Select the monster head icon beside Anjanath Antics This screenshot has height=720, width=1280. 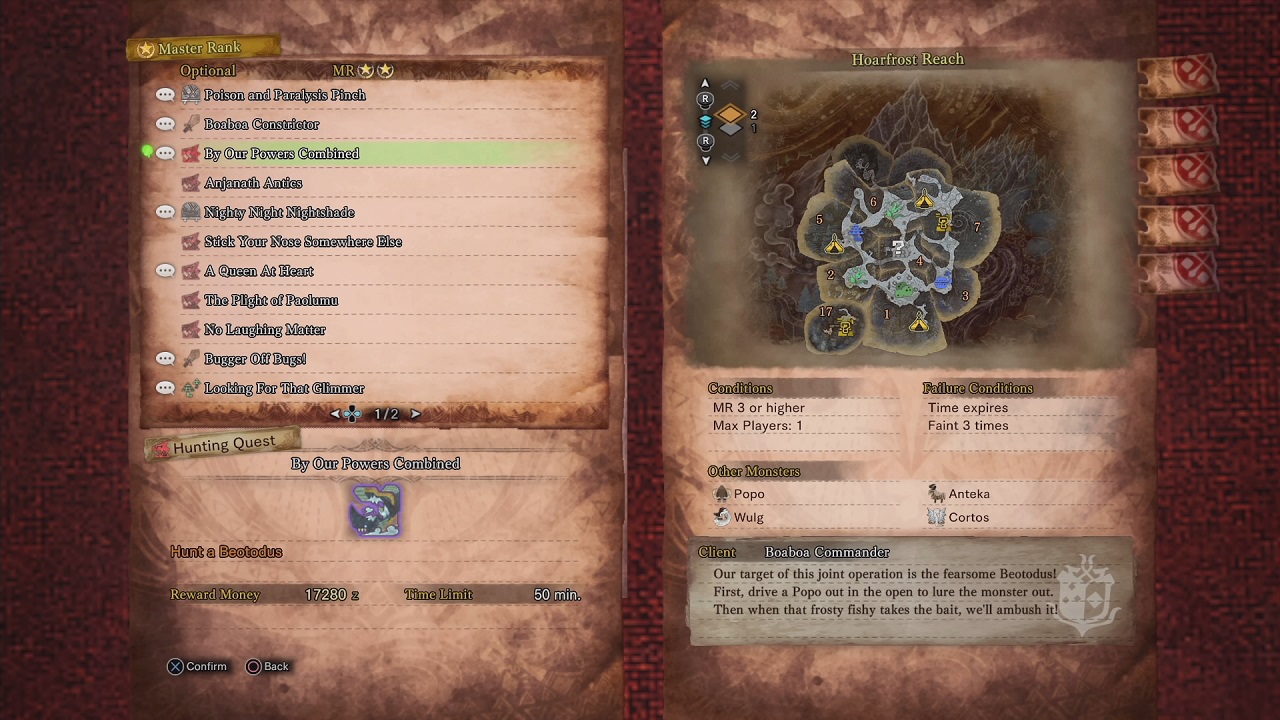pos(192,182)
